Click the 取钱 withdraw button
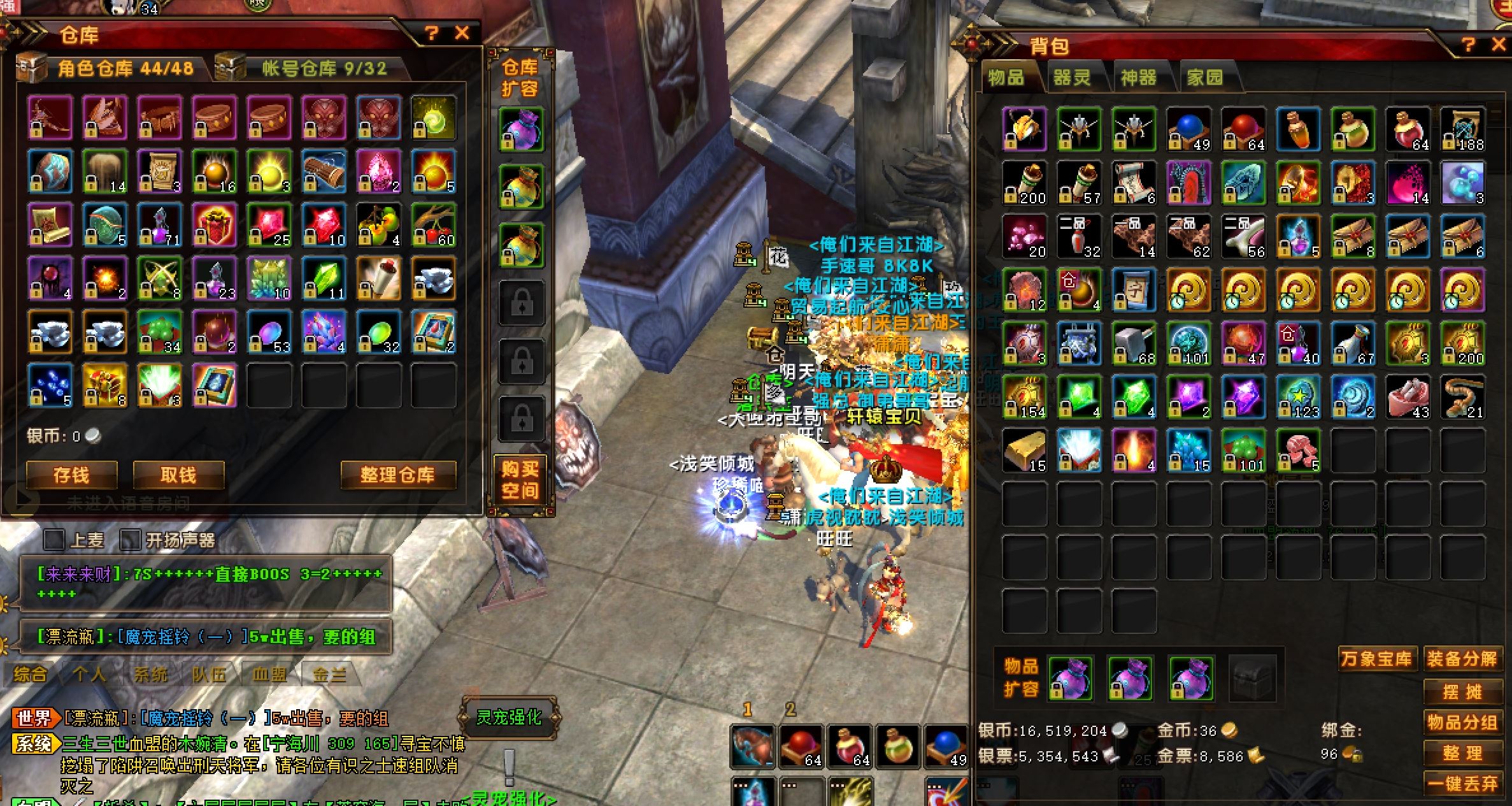1512x806 pixels. [x=178, y=475]
